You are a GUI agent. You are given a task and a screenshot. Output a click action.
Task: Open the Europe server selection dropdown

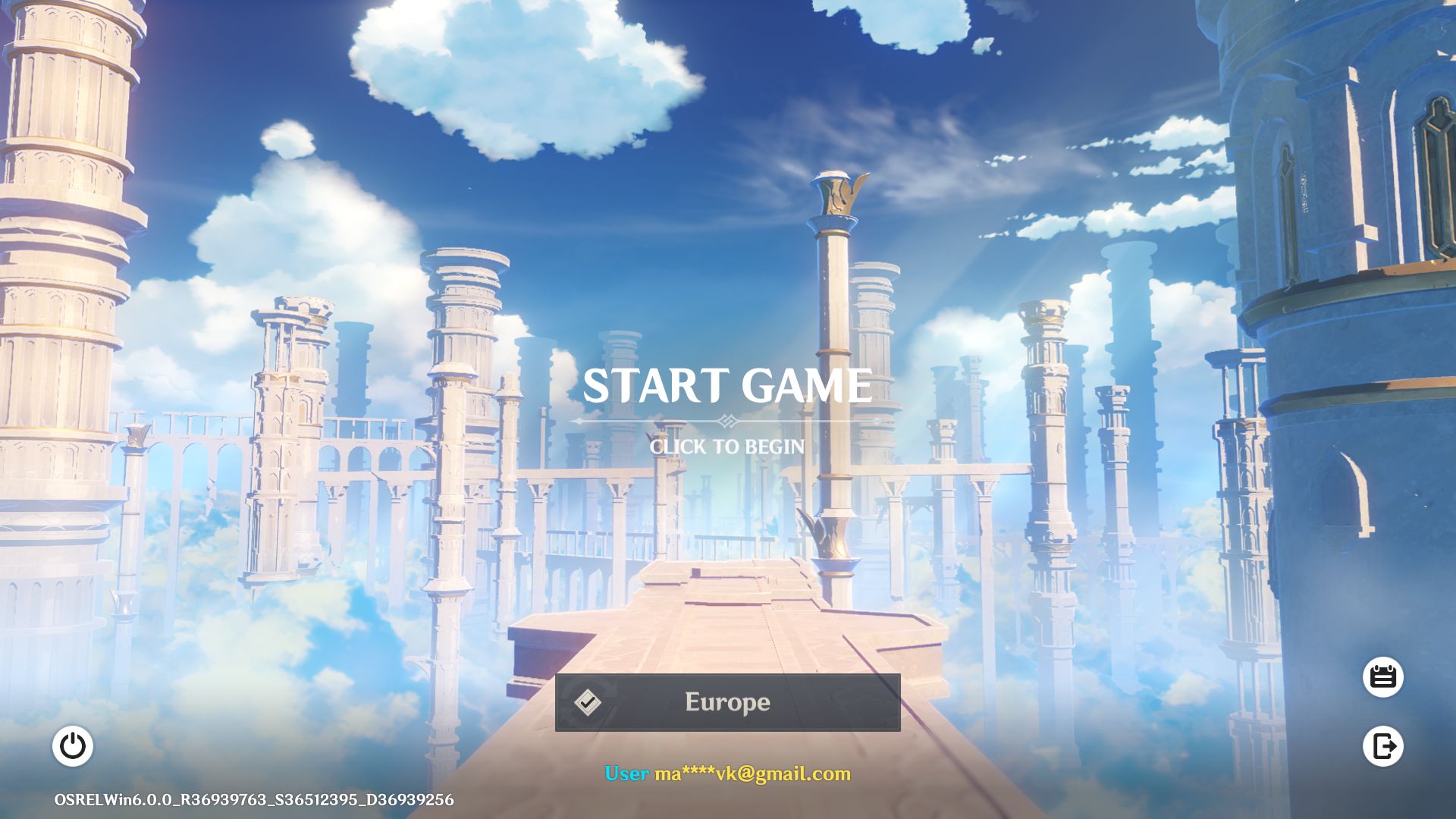coord(727,702)
